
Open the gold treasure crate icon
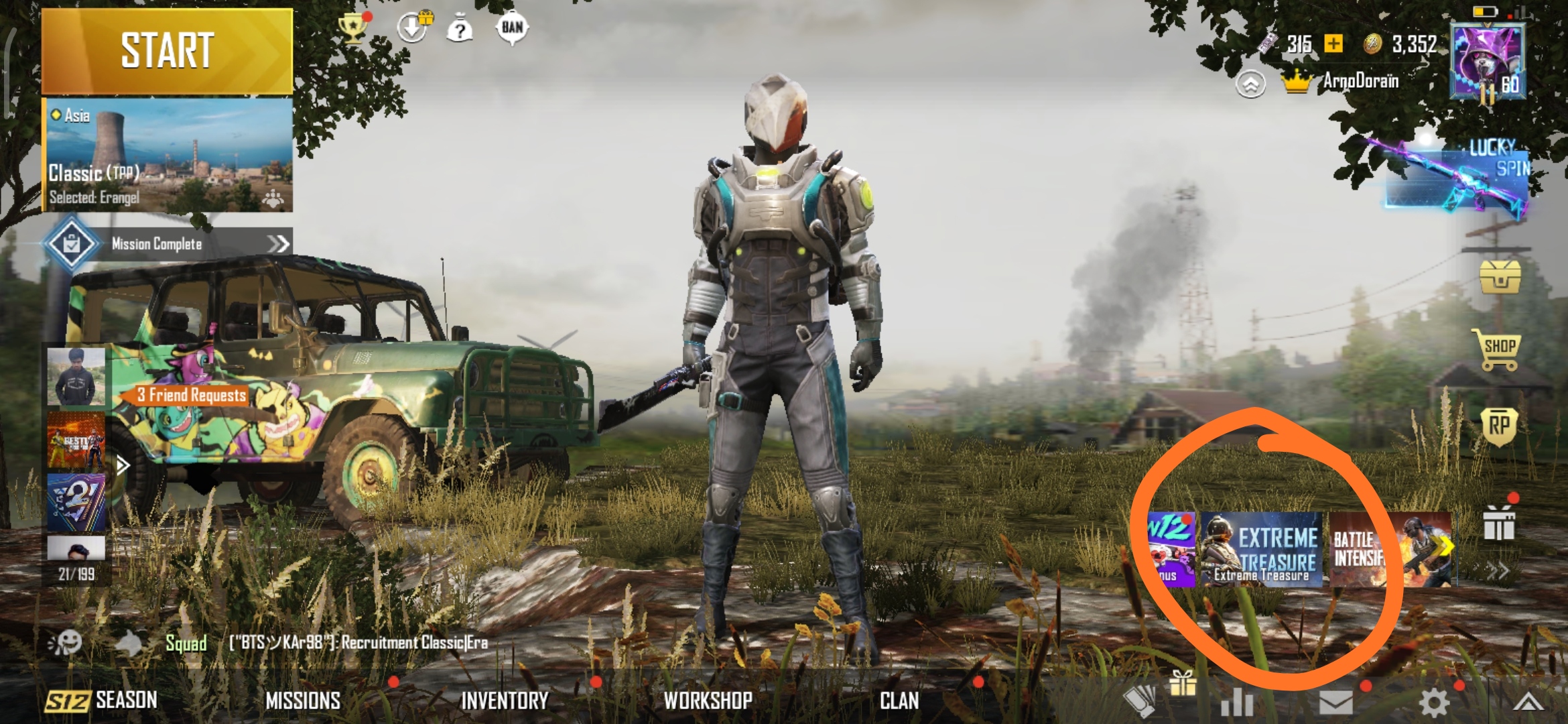tap(1500, 276)
